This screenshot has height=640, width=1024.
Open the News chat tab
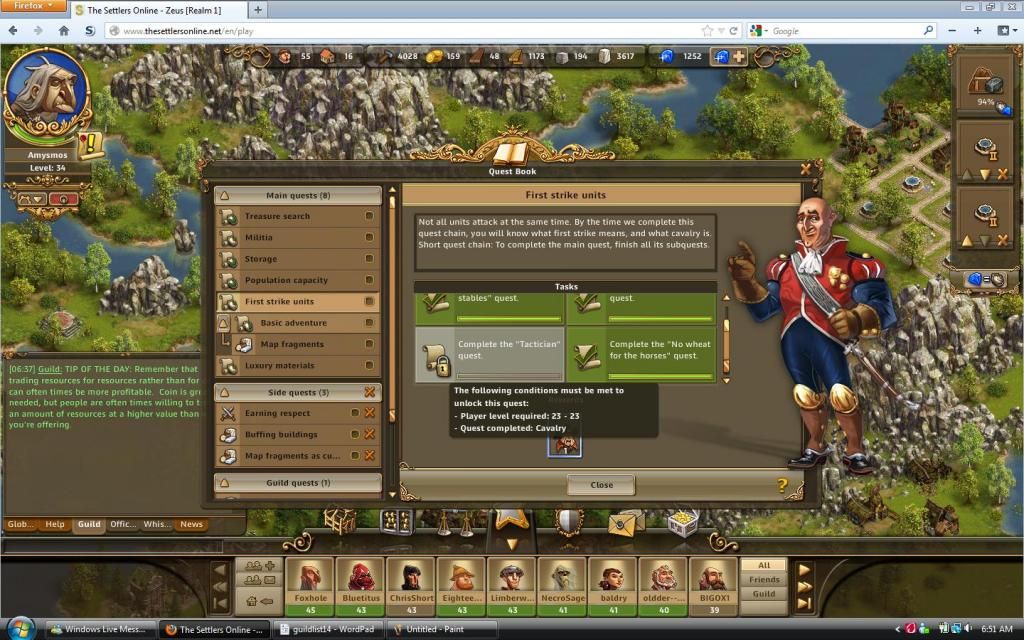click(191, 524)
